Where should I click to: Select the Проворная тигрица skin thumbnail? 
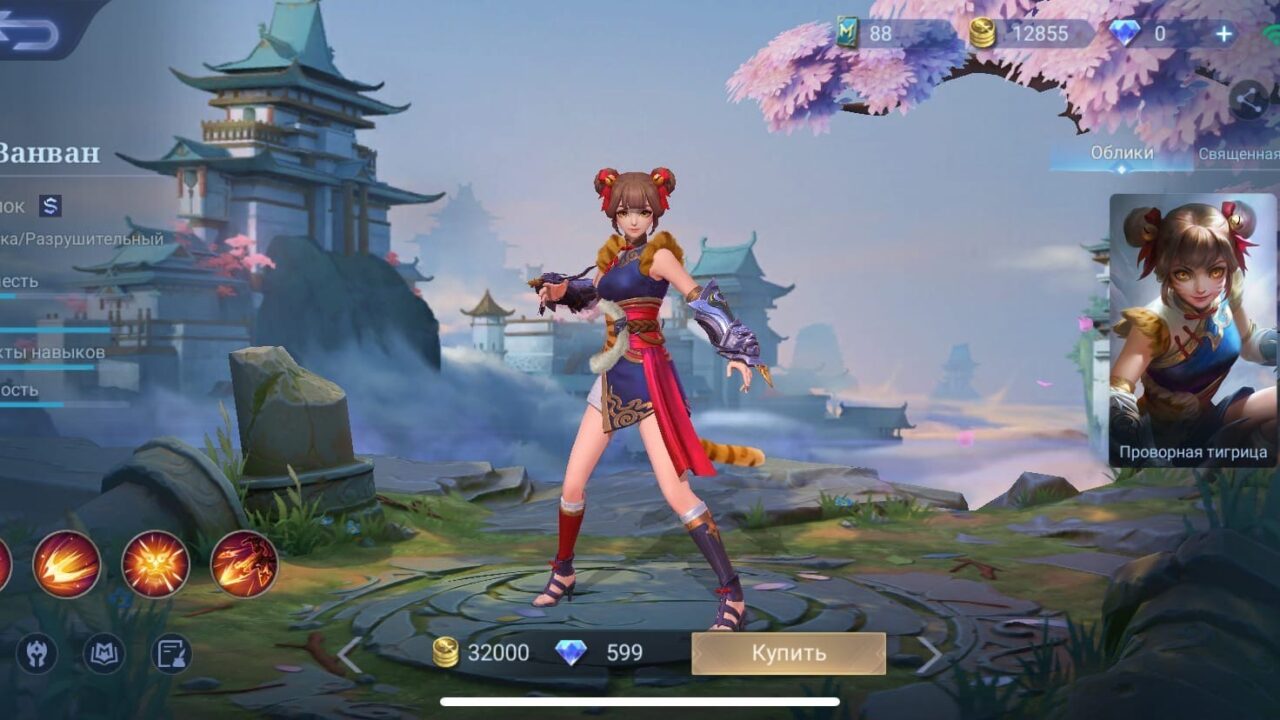[x=1193, y=330]
